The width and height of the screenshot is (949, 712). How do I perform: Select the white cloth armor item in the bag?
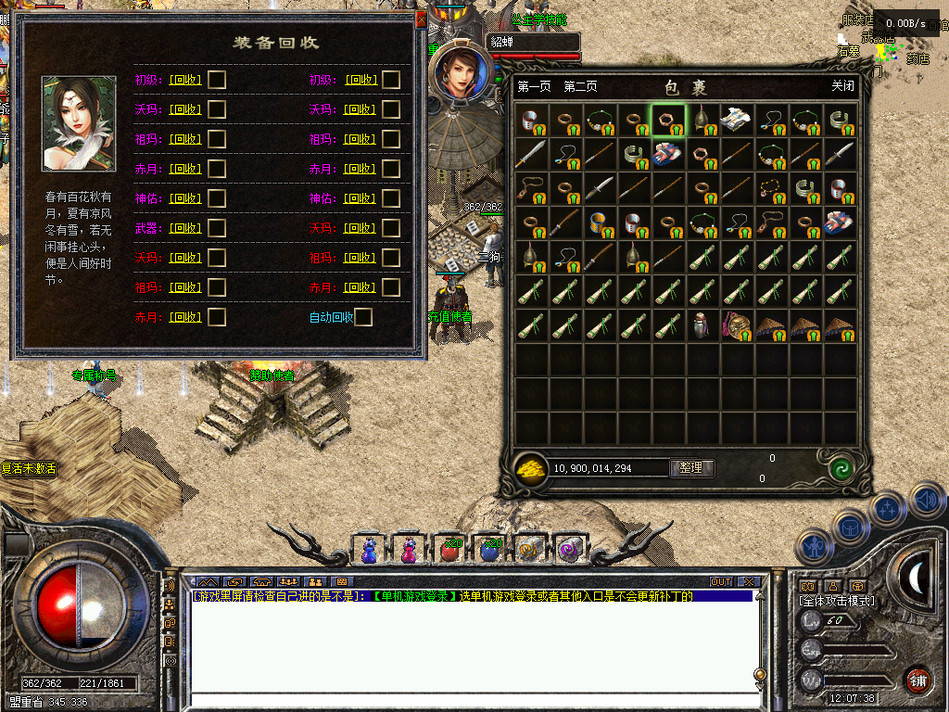736,119
